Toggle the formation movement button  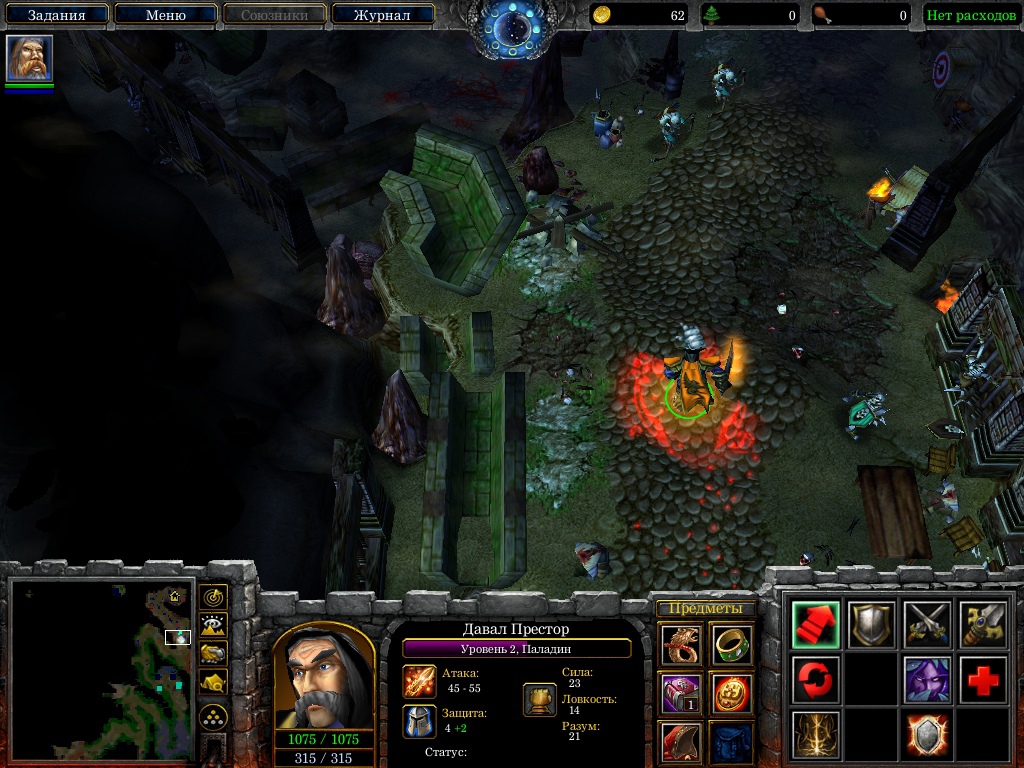coord(213,717)
